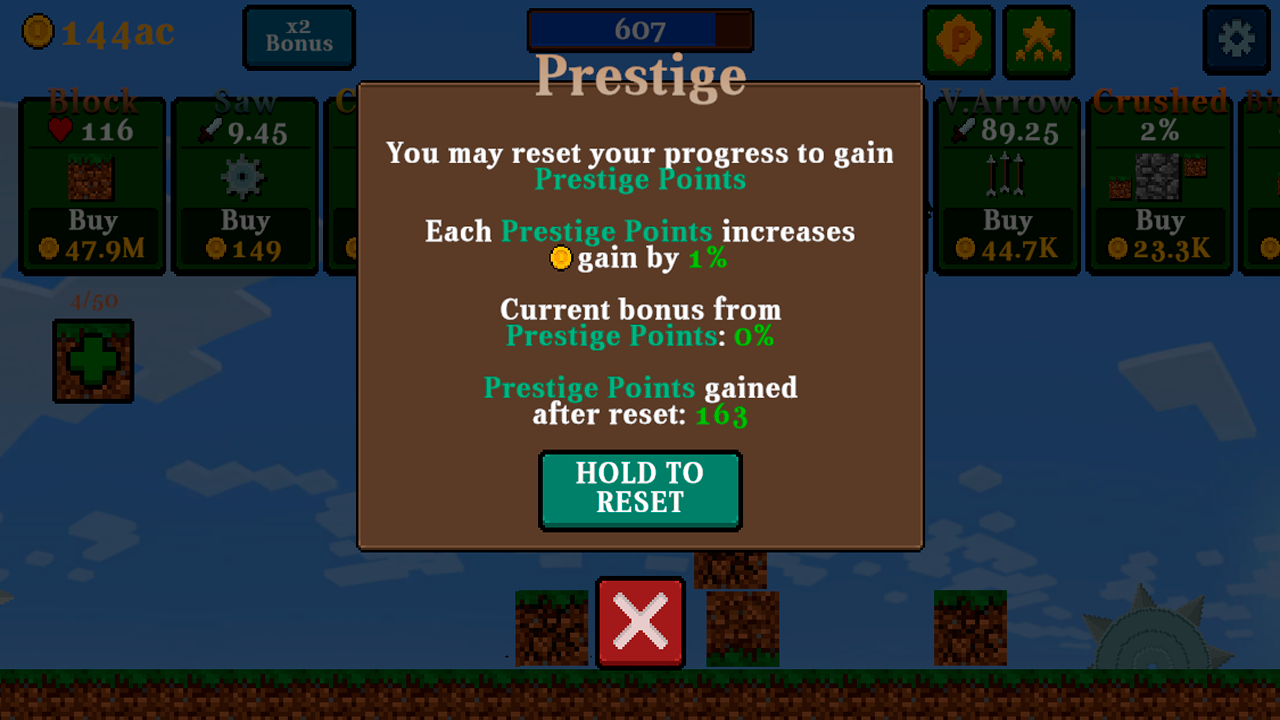1280x720 pixels.
Task: Click the crushed stone icon showing 2%
Action: (x=1160, y=176)
